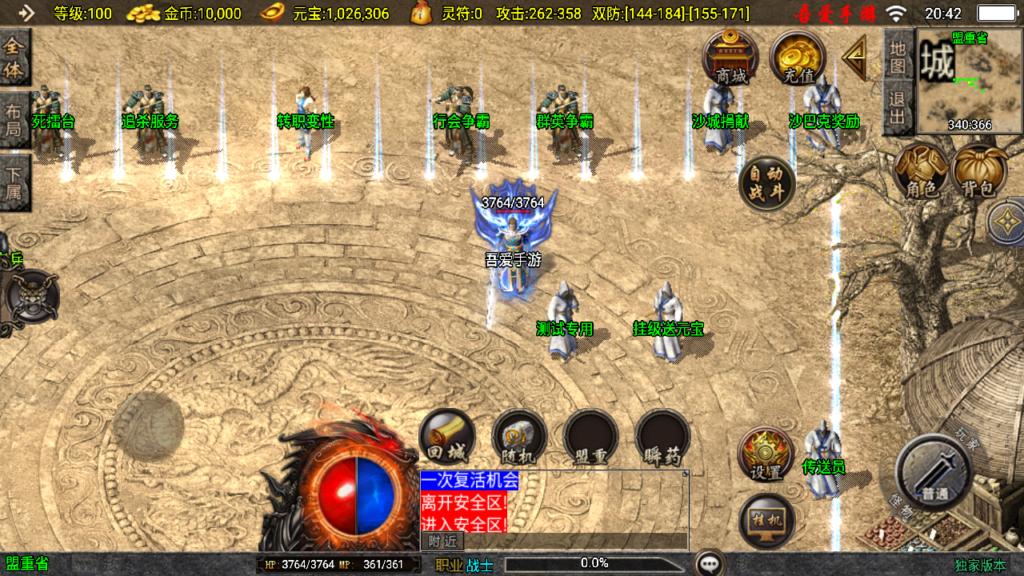Tap the 退出 exit button
This screenshot has height=576, width=1024.
point(898,108)
